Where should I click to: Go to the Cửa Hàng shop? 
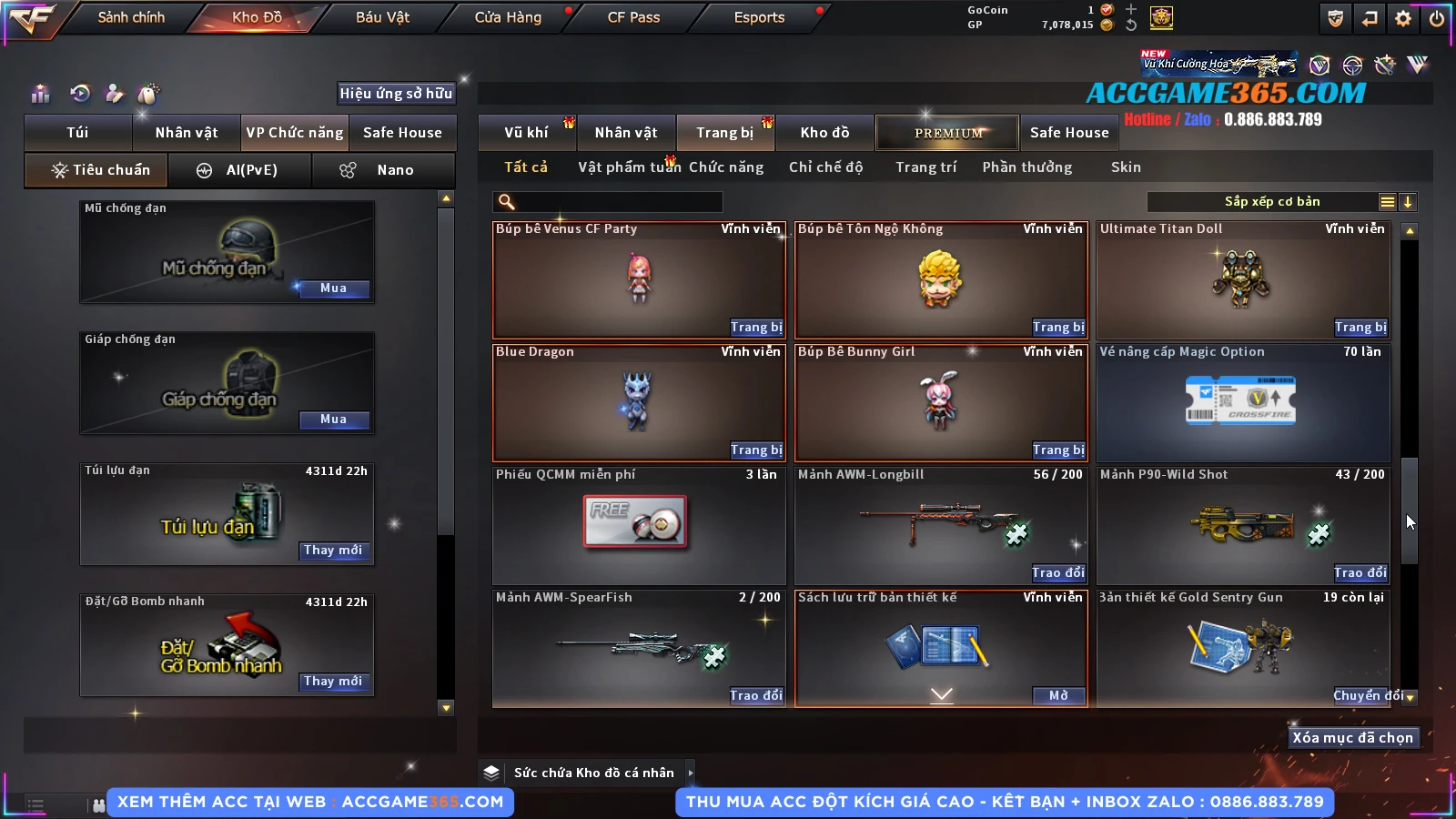point(508,17)
